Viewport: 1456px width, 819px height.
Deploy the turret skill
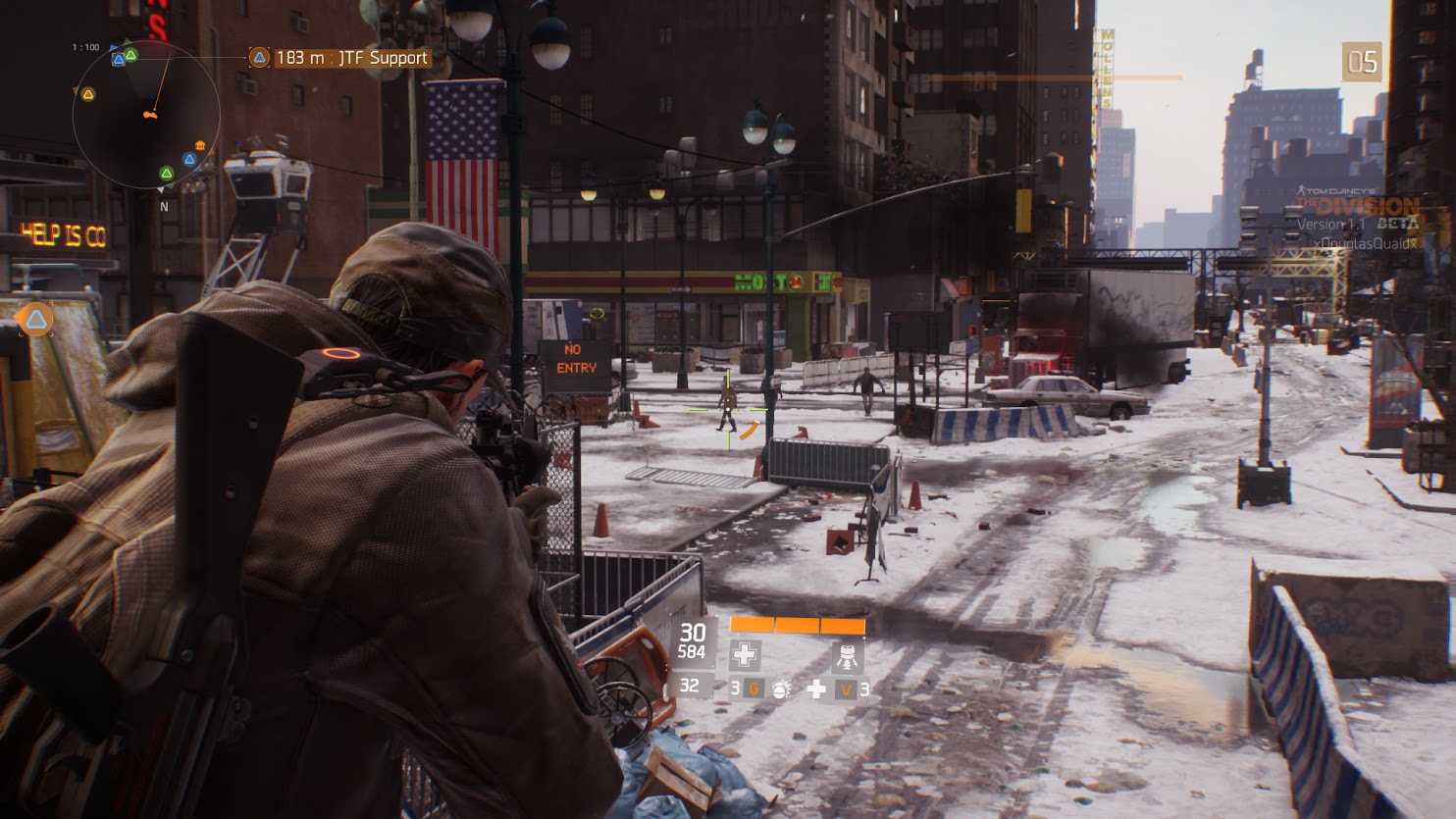tap(847, 655)
